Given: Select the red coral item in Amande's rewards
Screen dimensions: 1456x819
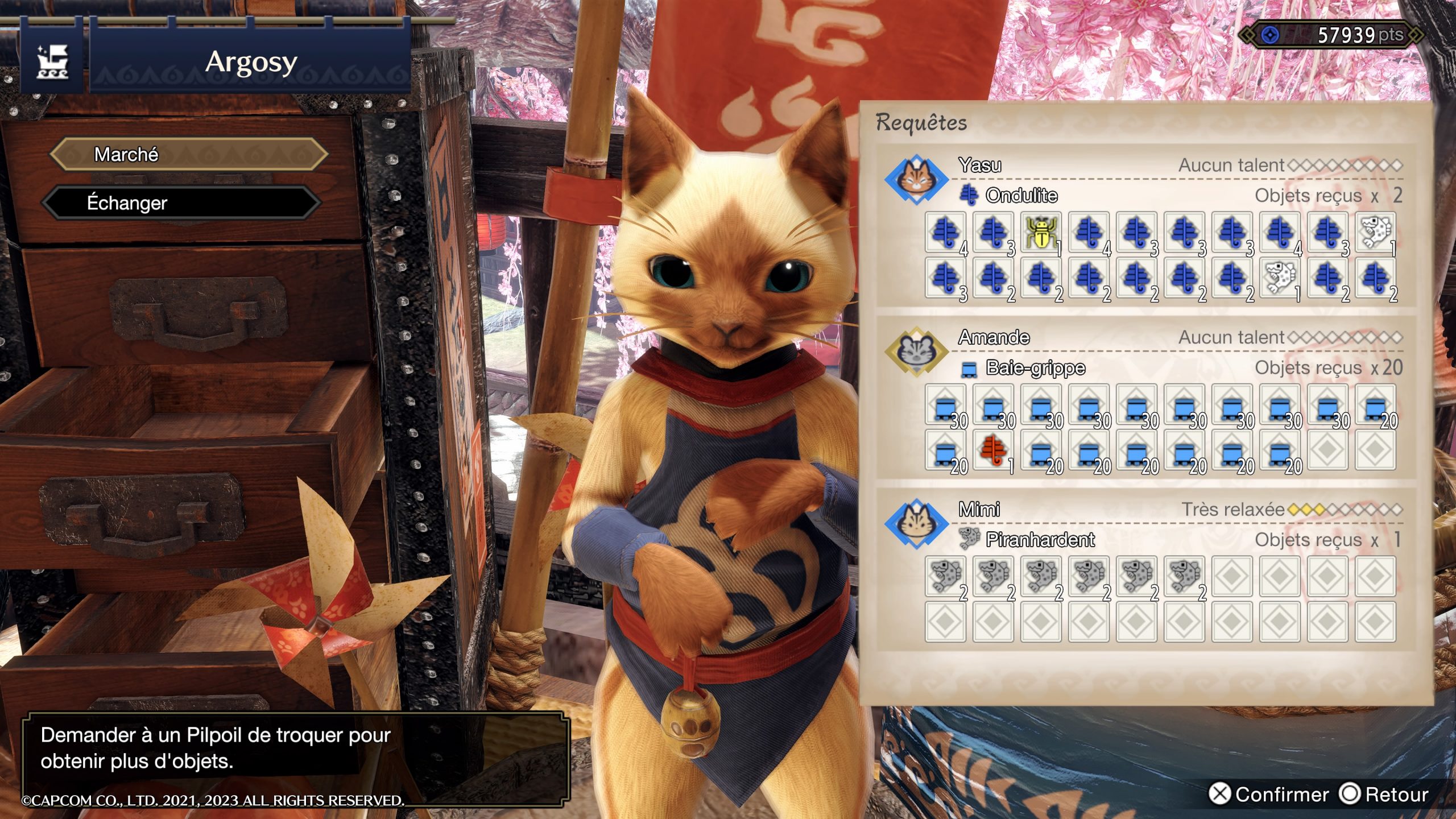Looking at the screenshot, I should point(993,450).
